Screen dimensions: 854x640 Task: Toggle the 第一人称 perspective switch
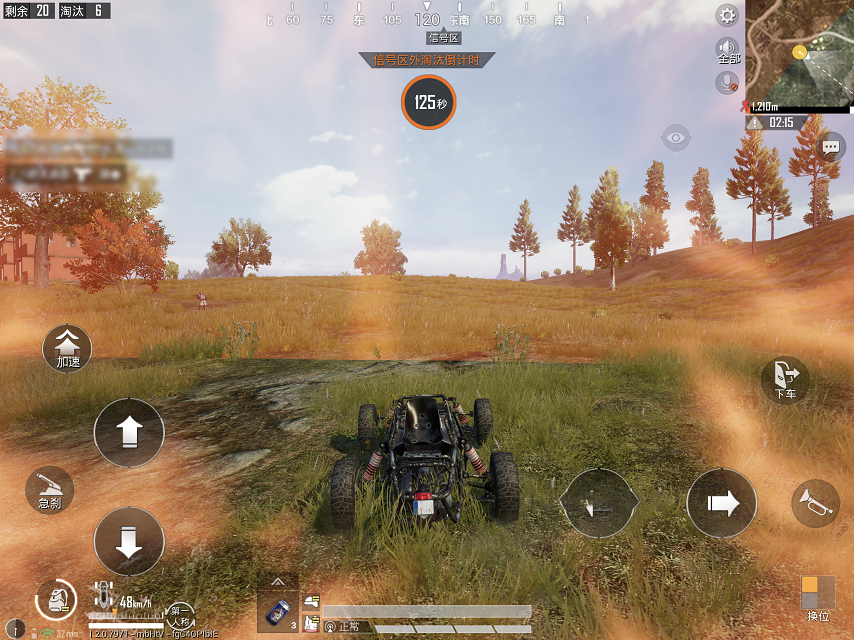click(180, 611)
